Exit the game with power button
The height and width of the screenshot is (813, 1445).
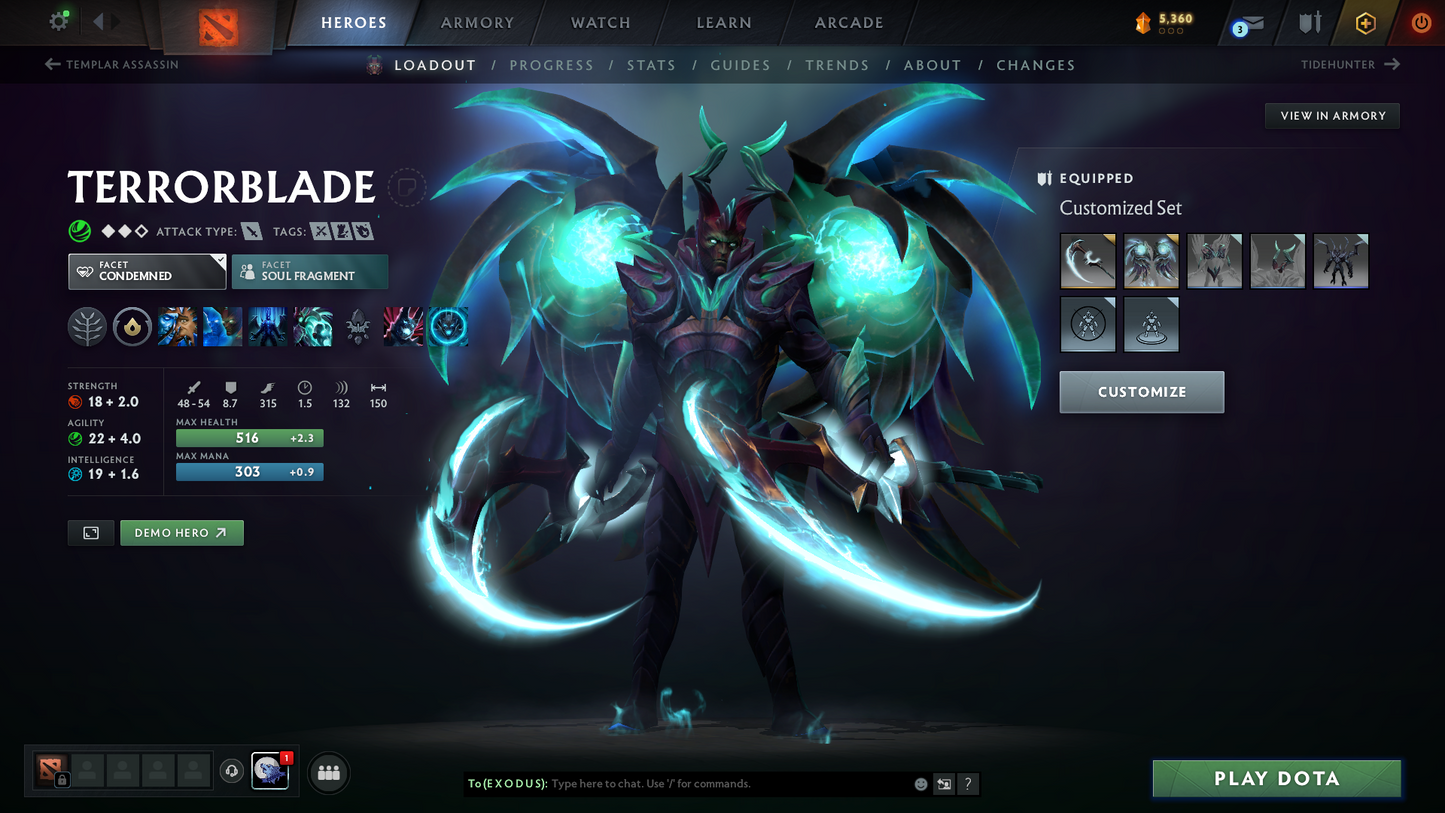click(1420, 22)
